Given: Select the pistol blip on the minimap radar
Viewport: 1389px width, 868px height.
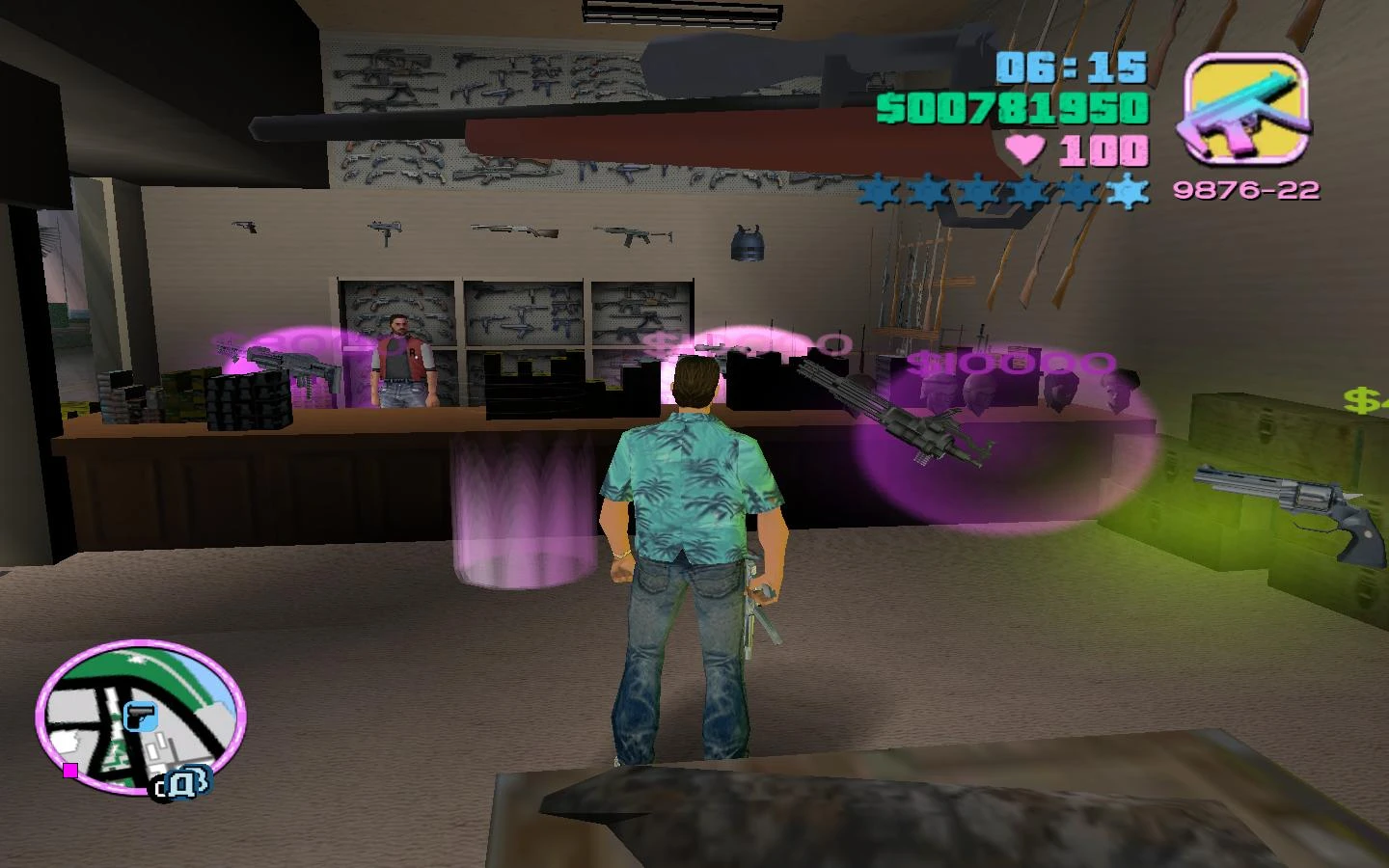Looking at the screenshot, I should click(143, 715).
